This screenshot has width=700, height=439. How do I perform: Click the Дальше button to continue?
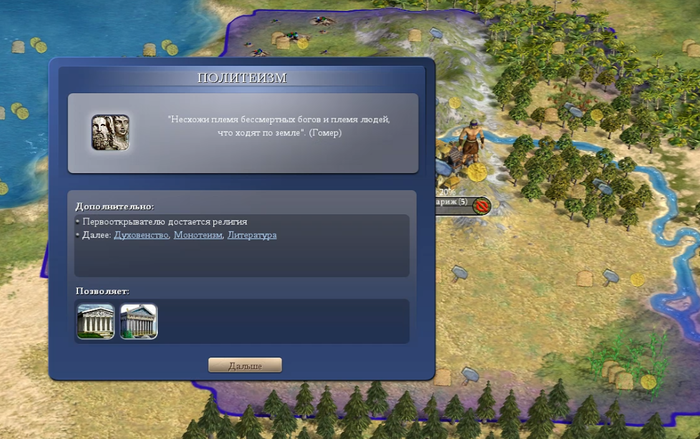244,365
